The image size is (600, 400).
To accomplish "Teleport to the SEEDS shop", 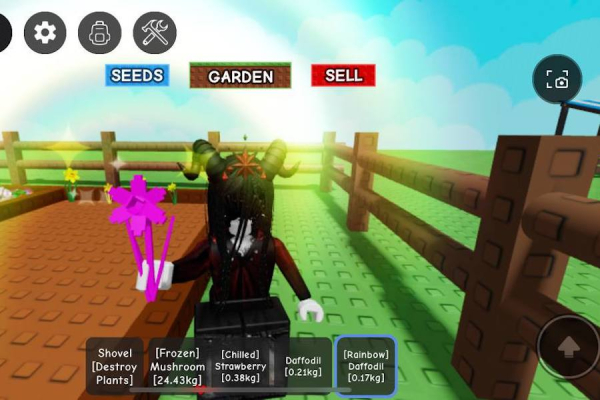I will click(137, 75).
